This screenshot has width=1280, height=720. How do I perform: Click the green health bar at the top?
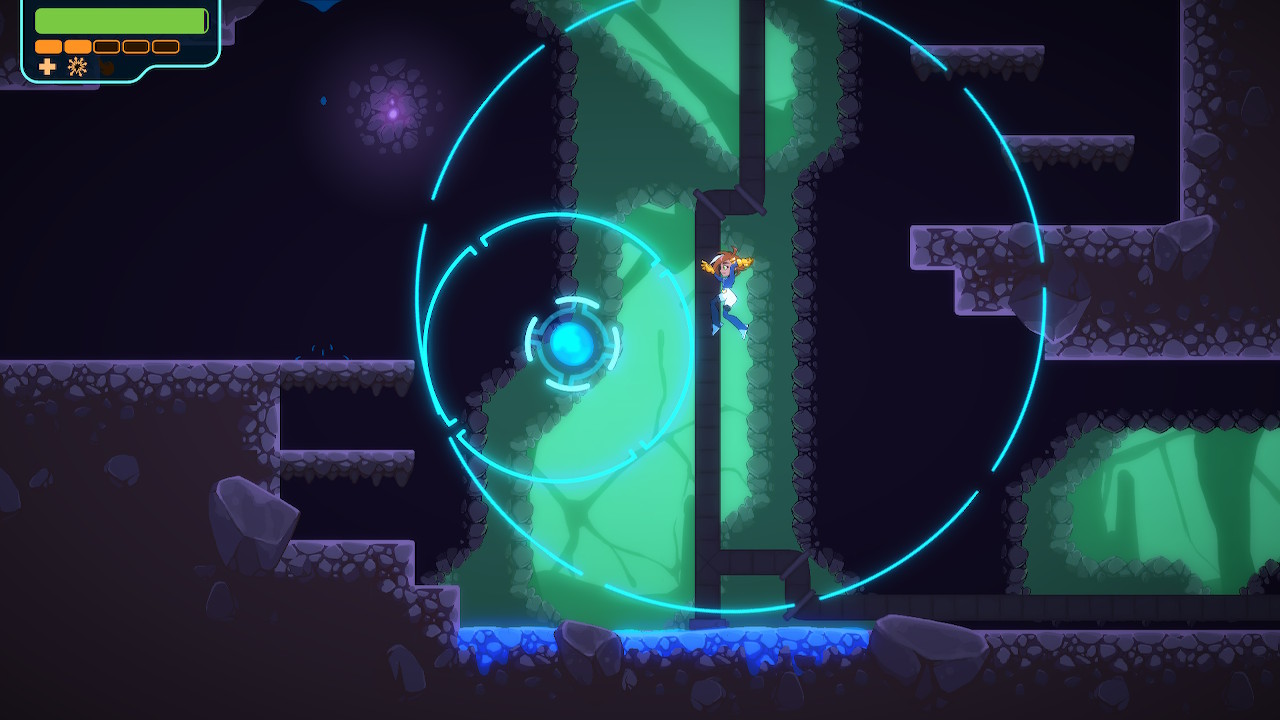(120, 20)
